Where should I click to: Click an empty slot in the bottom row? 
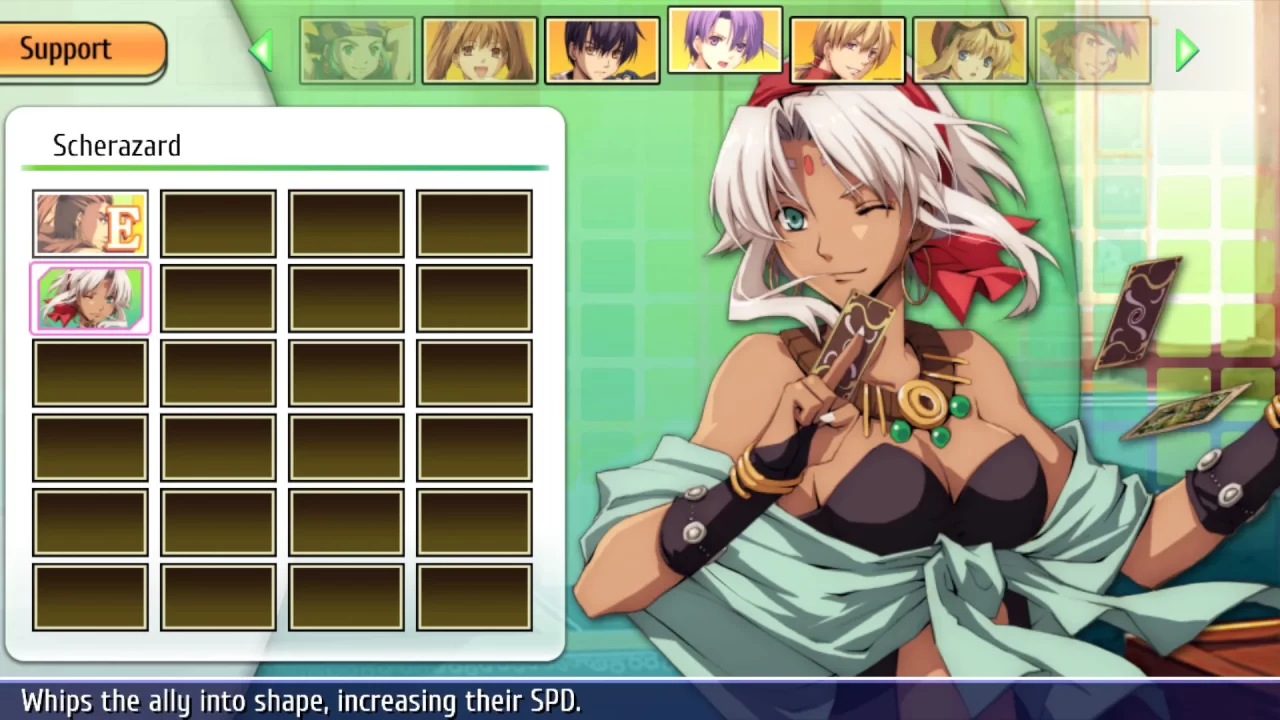click(217, 596)
